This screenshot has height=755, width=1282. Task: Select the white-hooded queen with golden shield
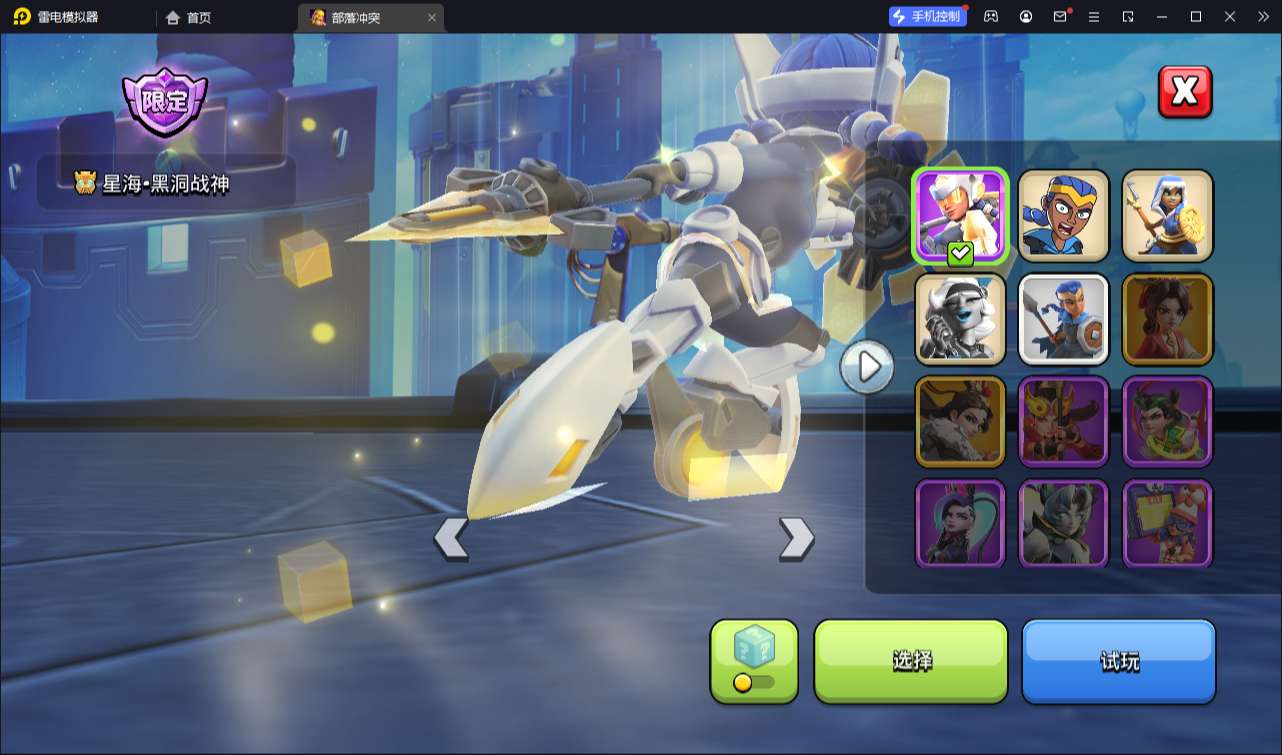[x=1167, y=216]
